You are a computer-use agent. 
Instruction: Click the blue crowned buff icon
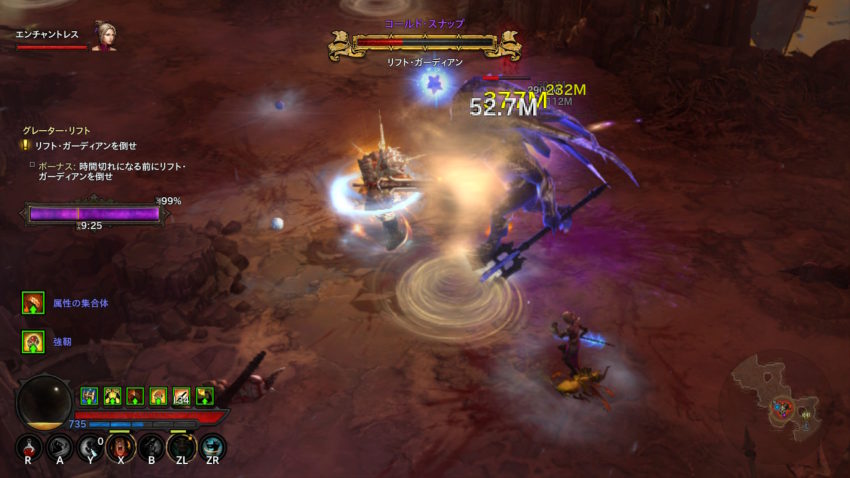(89, 395)
